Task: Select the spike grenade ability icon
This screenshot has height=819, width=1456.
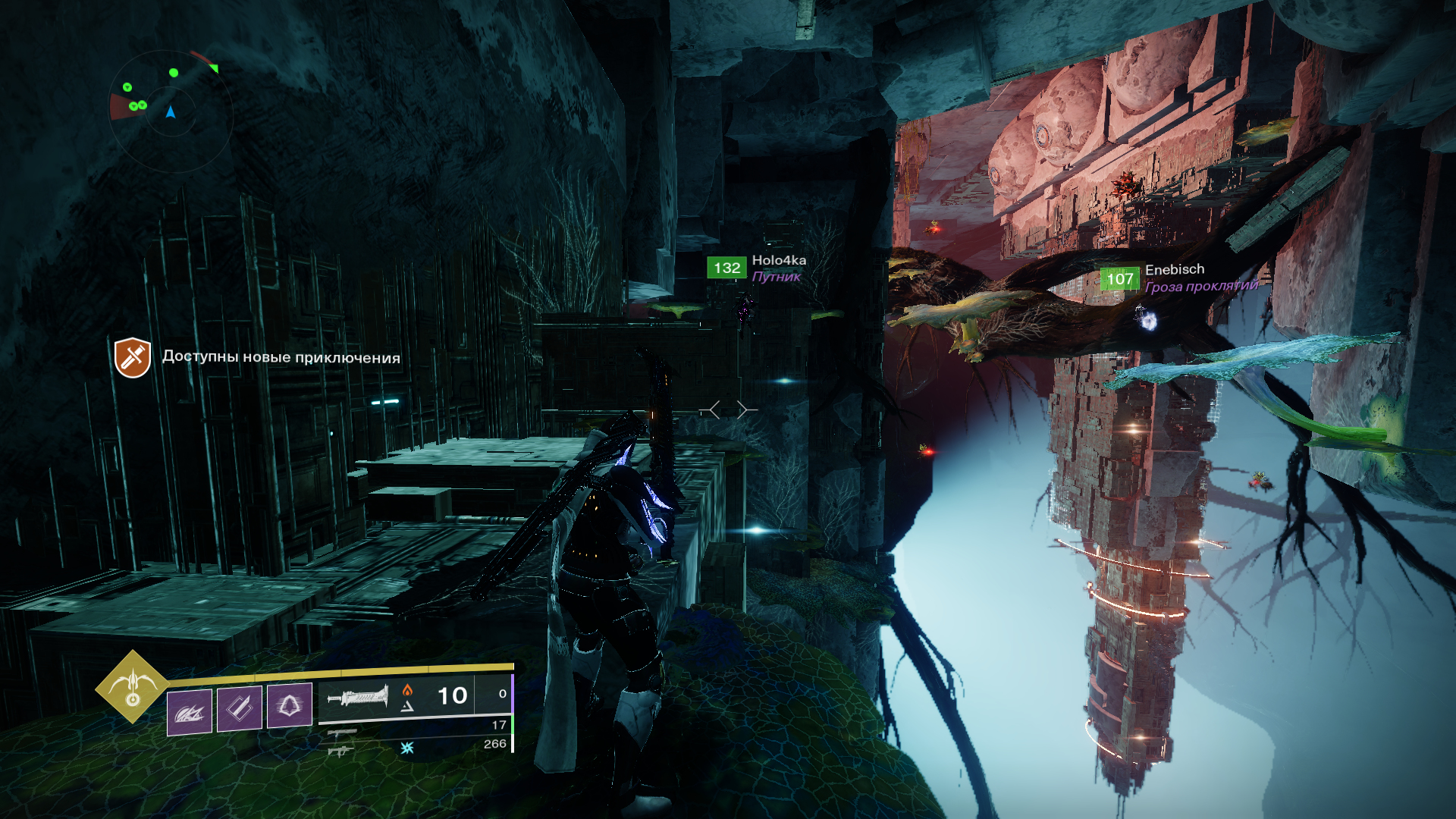Action: tap(190, 710)
